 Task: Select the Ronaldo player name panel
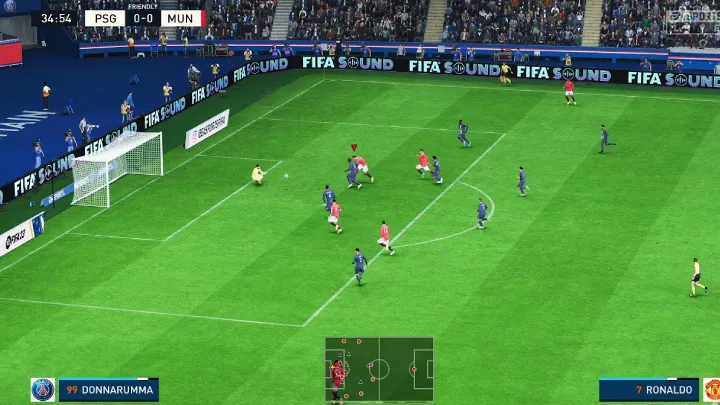click(x=649, y=390)
